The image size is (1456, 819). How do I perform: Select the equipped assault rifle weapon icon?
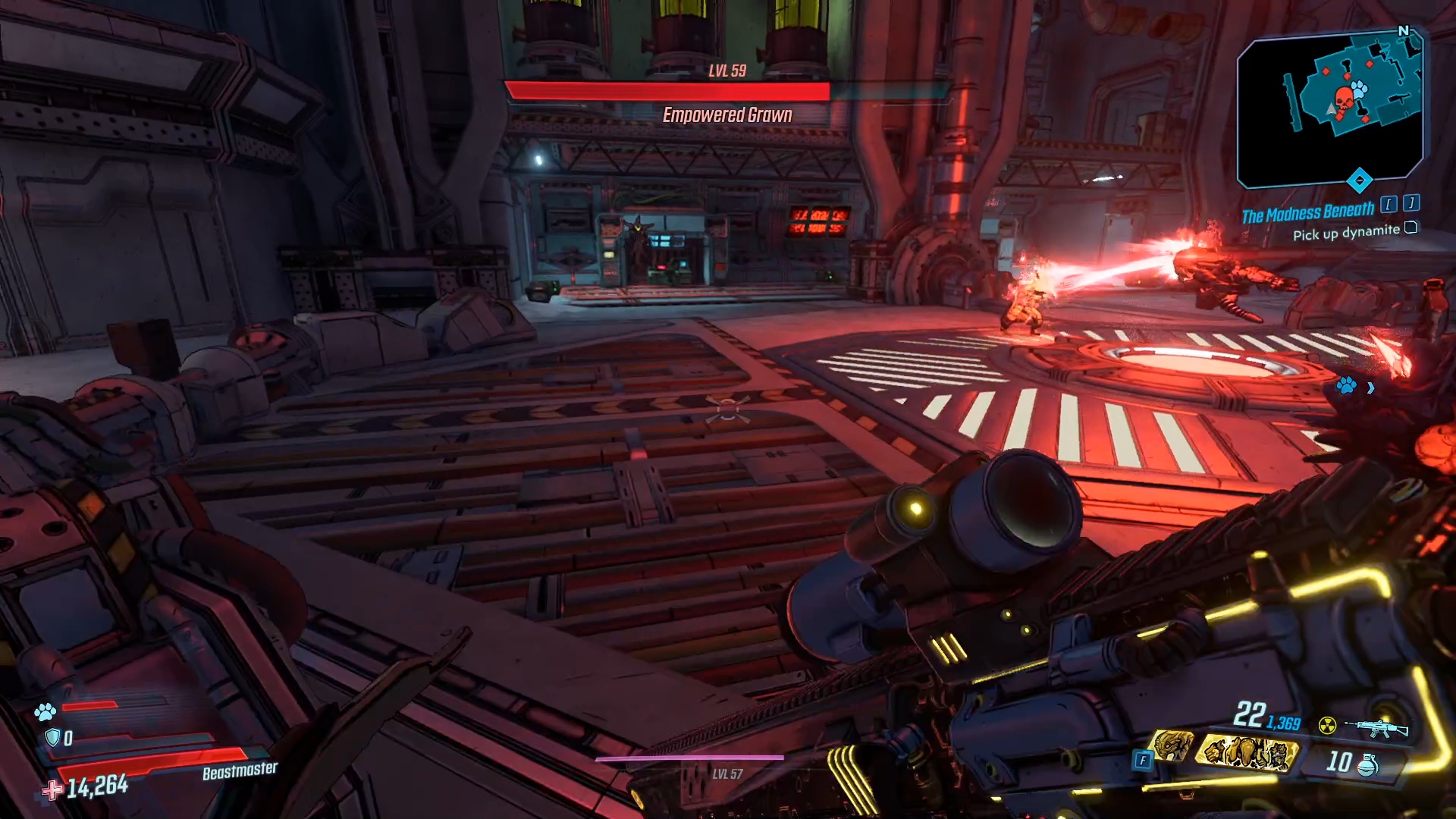click(x=1378, y=728)
